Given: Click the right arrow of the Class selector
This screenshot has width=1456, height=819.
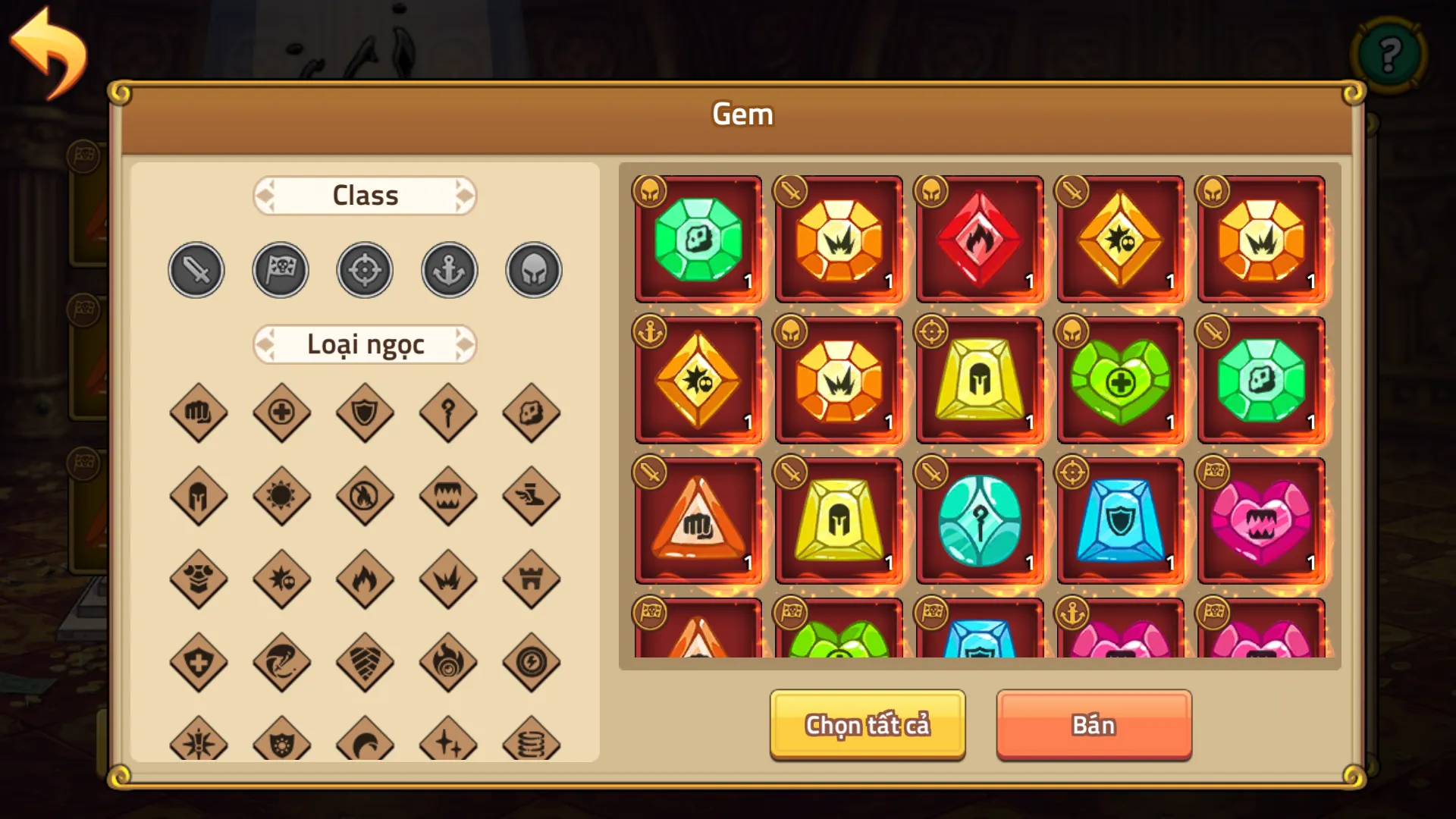Looking at the screenshot, I should point(465,196).
